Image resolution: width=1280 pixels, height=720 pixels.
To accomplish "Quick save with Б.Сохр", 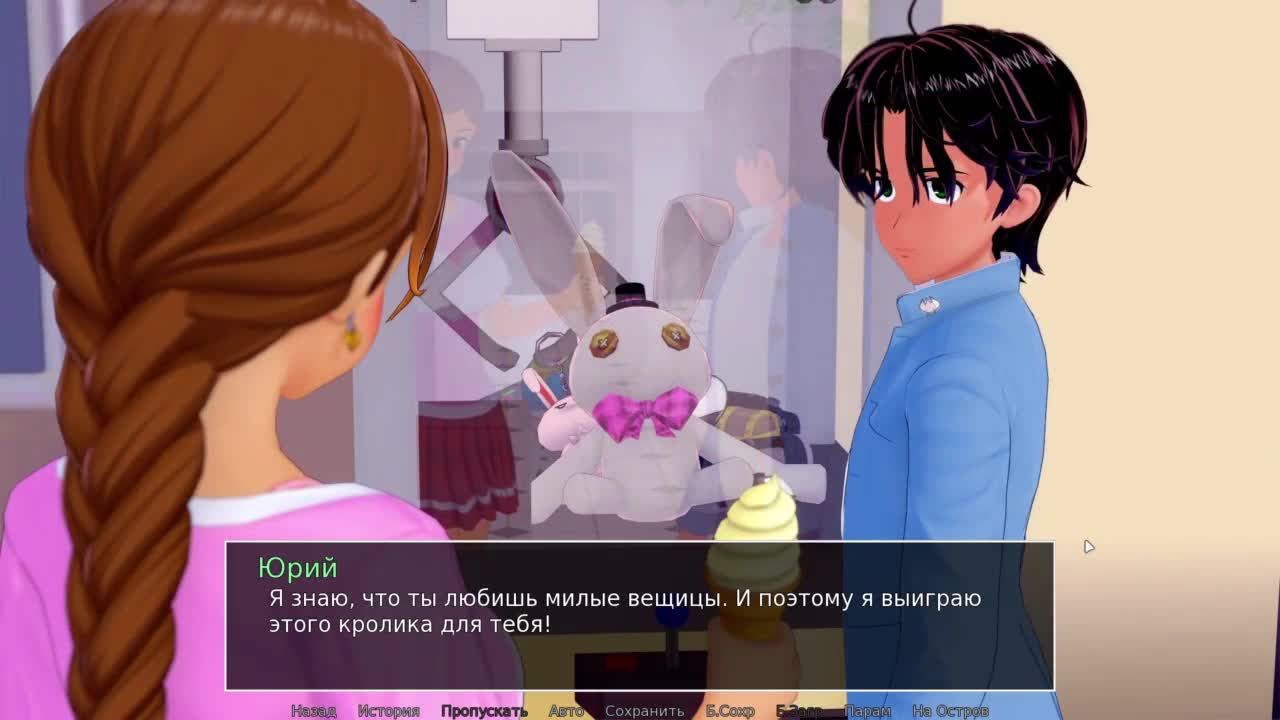I will (730, 711).
